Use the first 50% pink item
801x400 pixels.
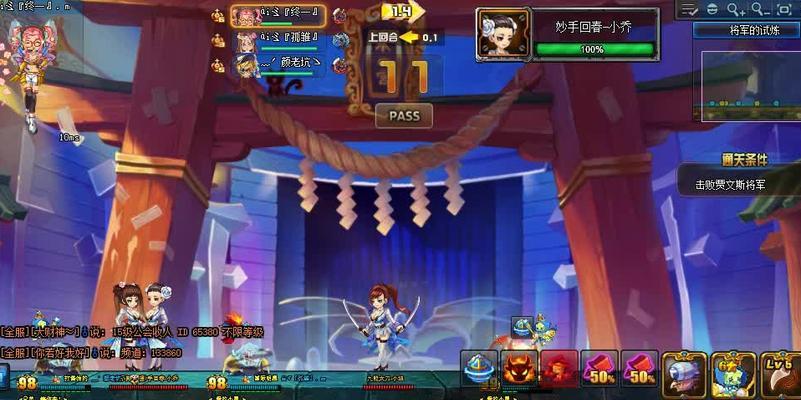[599, 369]
